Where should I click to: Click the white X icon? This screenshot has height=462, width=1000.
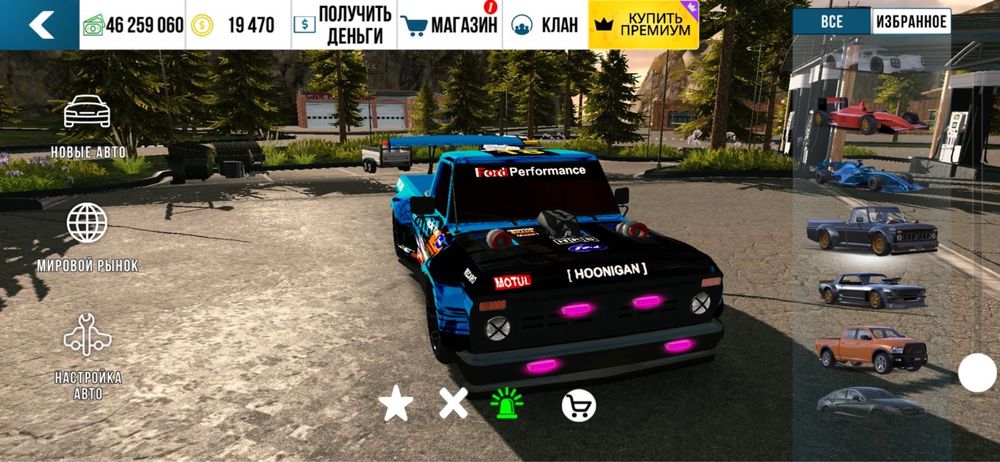[453, 404]
